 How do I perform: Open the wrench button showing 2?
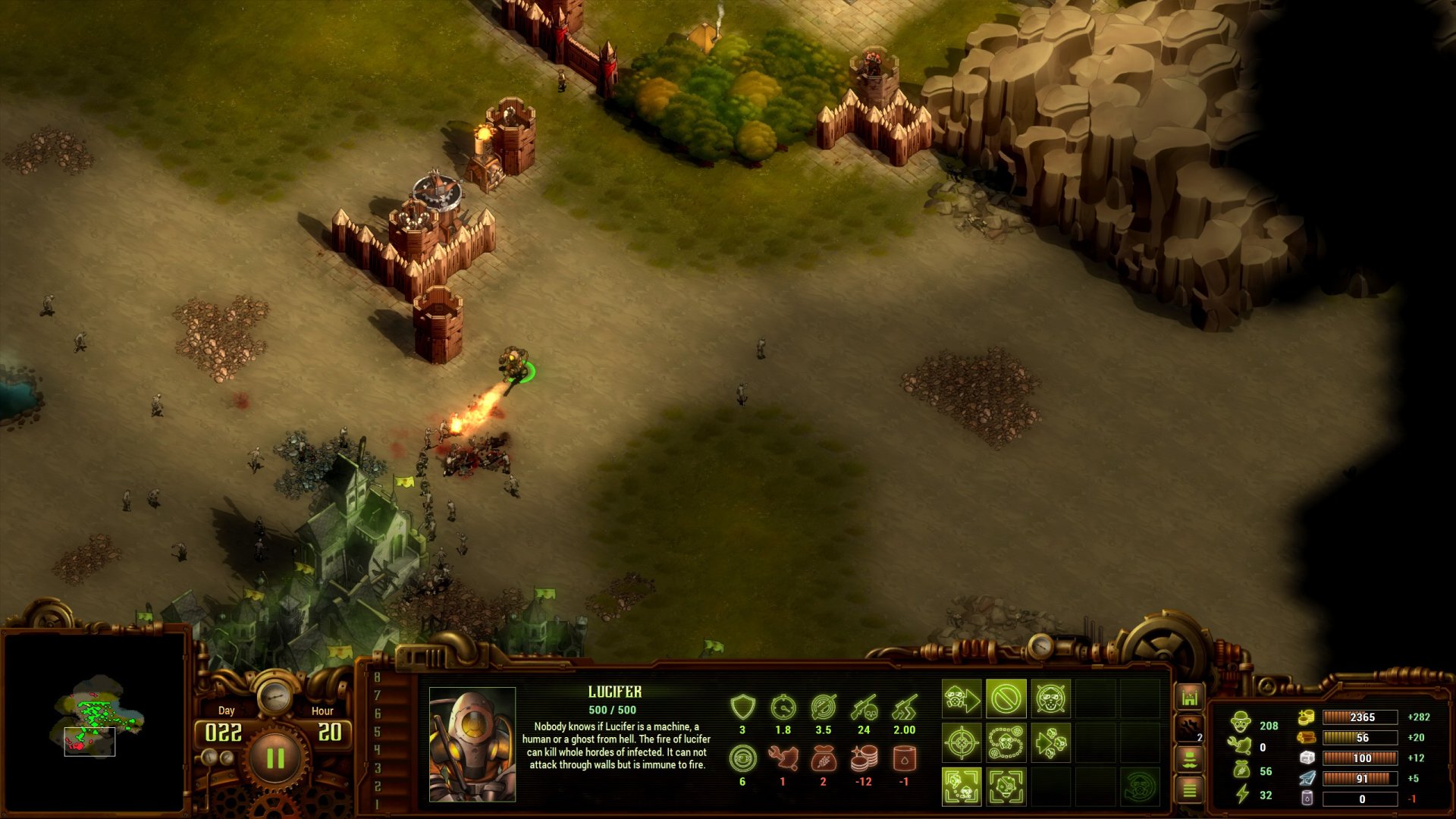tap(1189, 729)
